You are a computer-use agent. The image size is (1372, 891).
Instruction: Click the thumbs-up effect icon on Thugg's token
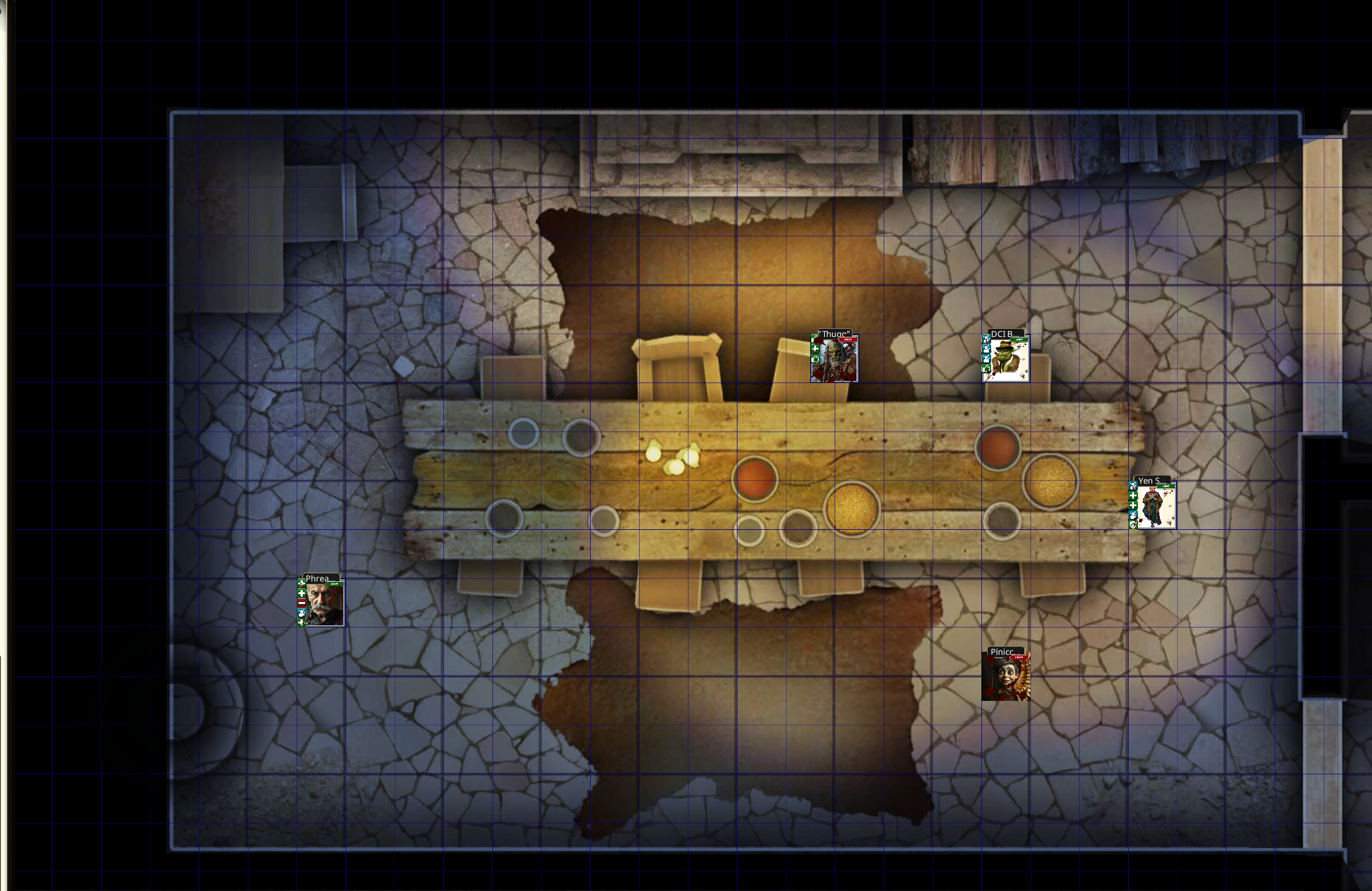point(815,359)
